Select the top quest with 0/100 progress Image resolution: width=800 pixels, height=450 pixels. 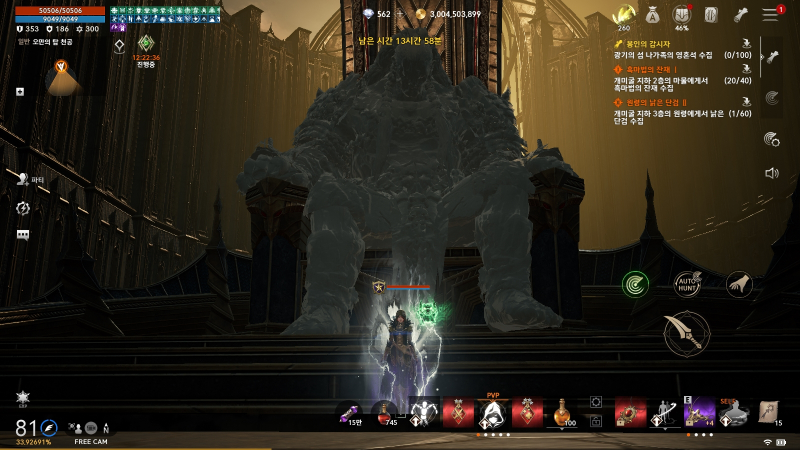click(680, 48)
